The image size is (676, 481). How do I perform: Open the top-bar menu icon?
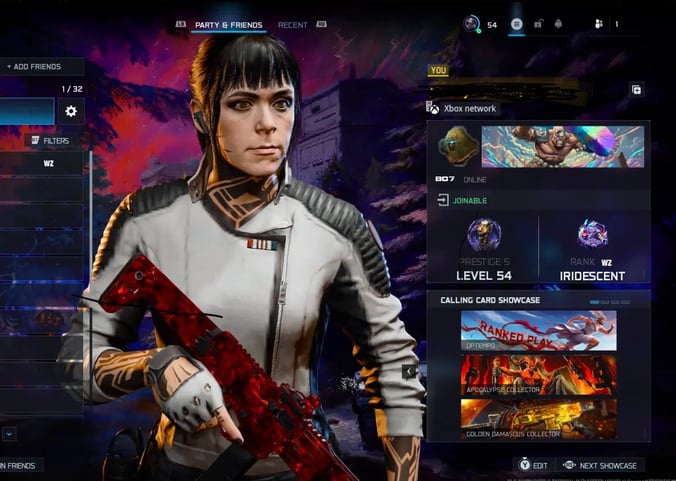[x=517, y=24]
